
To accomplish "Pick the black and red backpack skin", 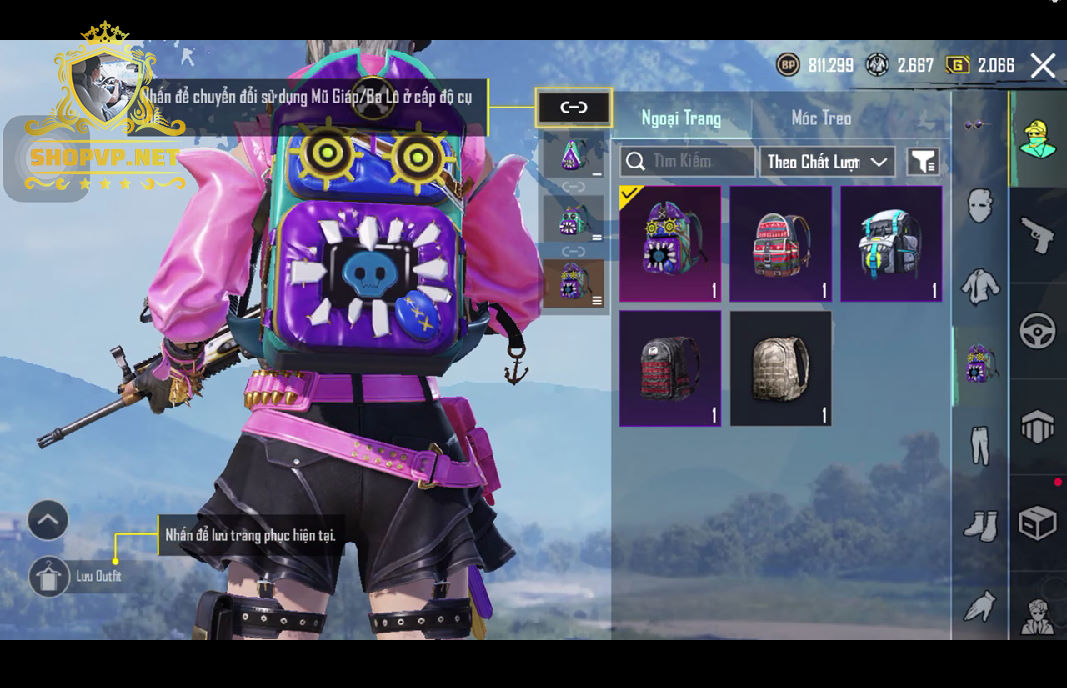I will tap(669, 367).
